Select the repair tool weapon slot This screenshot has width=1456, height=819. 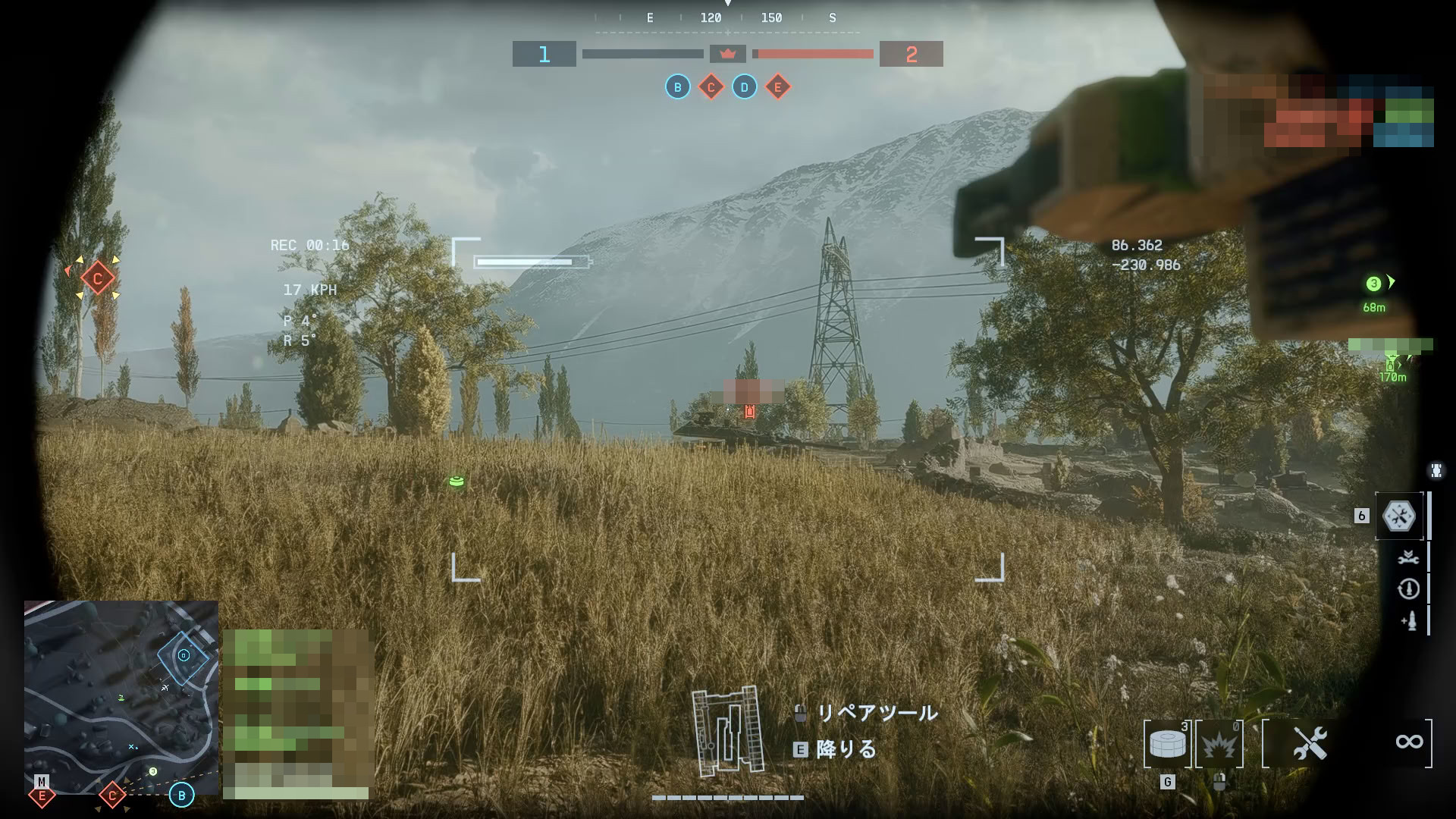(1310, 743)
